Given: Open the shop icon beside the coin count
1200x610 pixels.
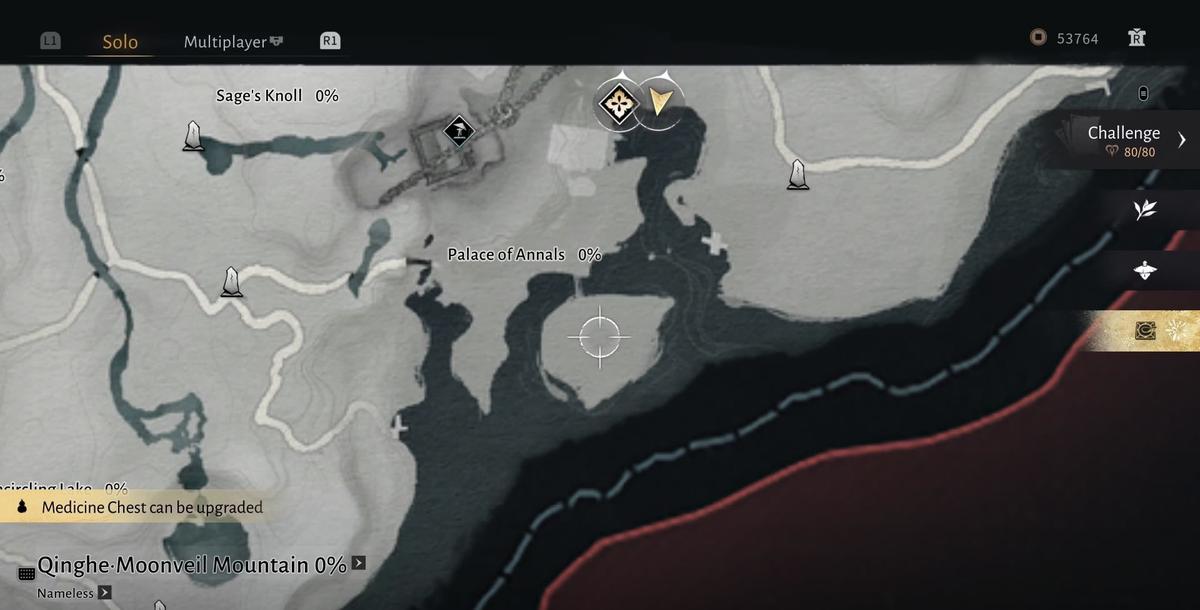Looking at the screenshot, I should (1135, 38).
